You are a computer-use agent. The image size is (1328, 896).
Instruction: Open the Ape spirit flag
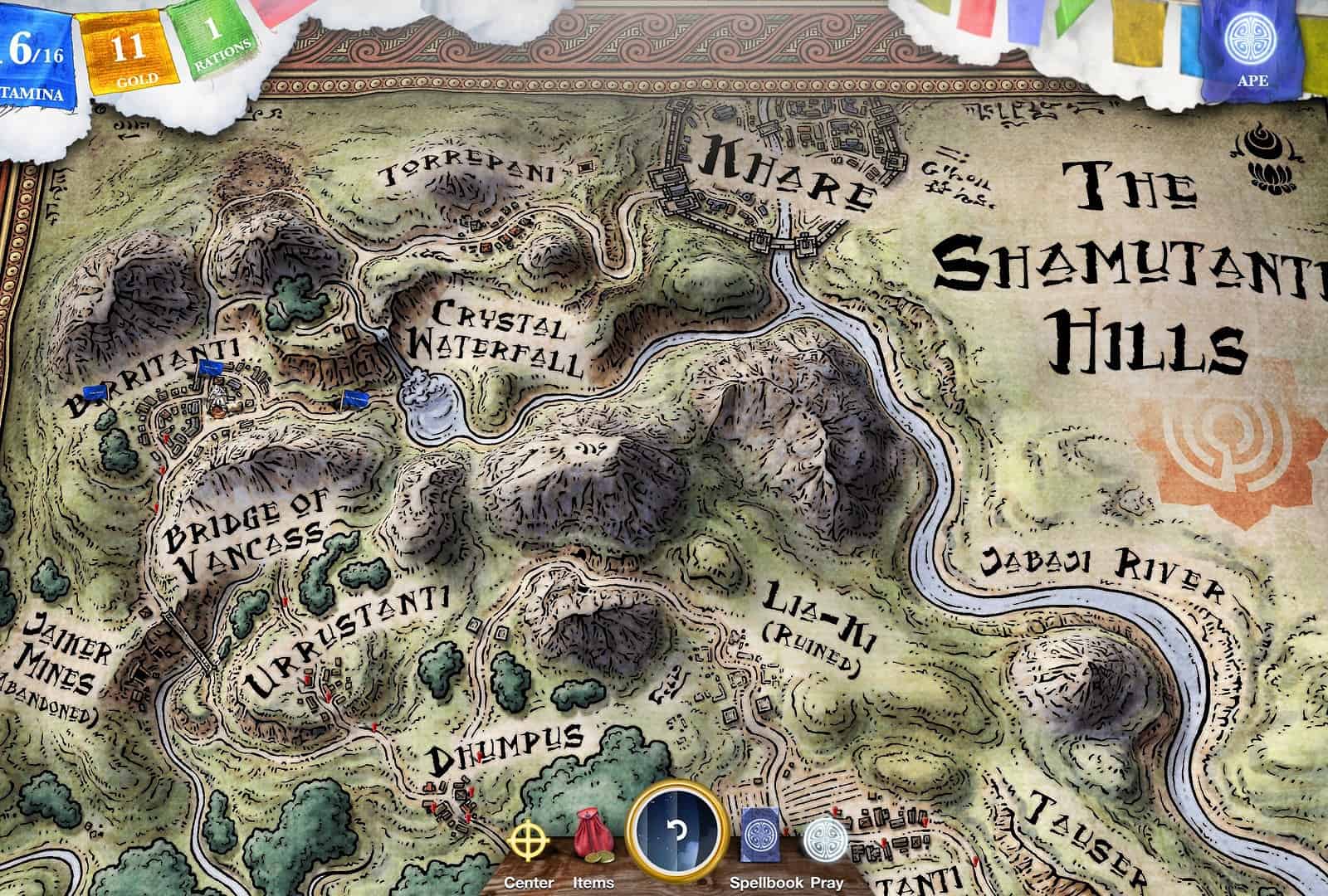1251,46
